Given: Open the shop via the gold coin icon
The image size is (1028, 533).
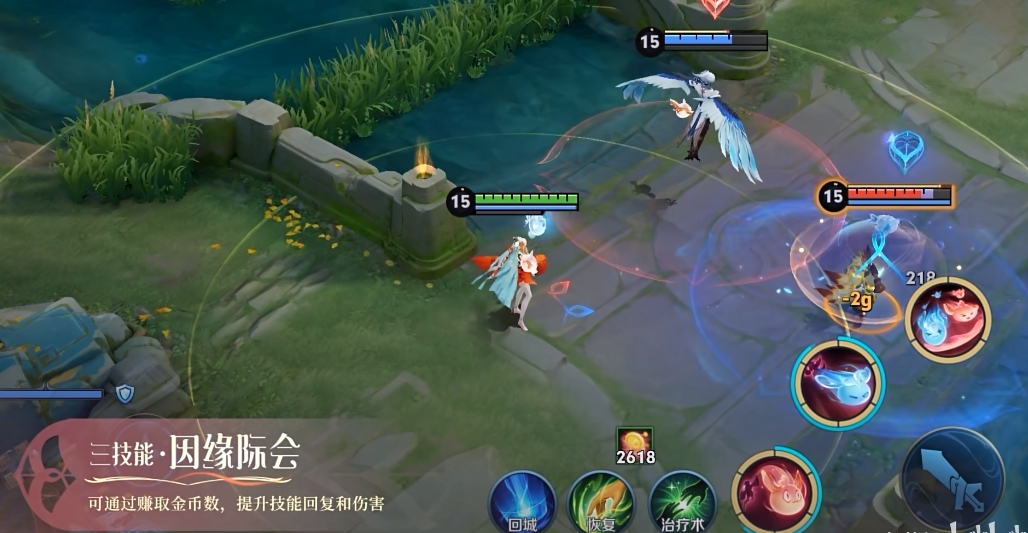Looking at the screenshot, I should coord(635,441).
